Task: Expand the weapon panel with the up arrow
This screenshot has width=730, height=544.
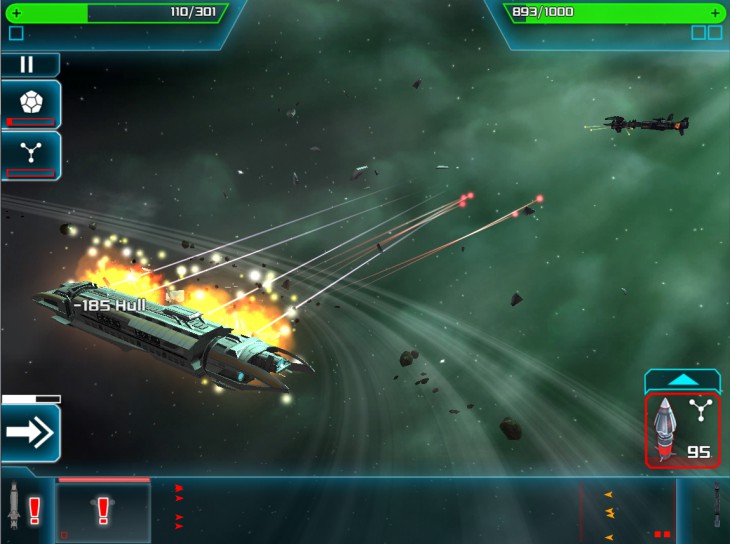Action: 682,380
